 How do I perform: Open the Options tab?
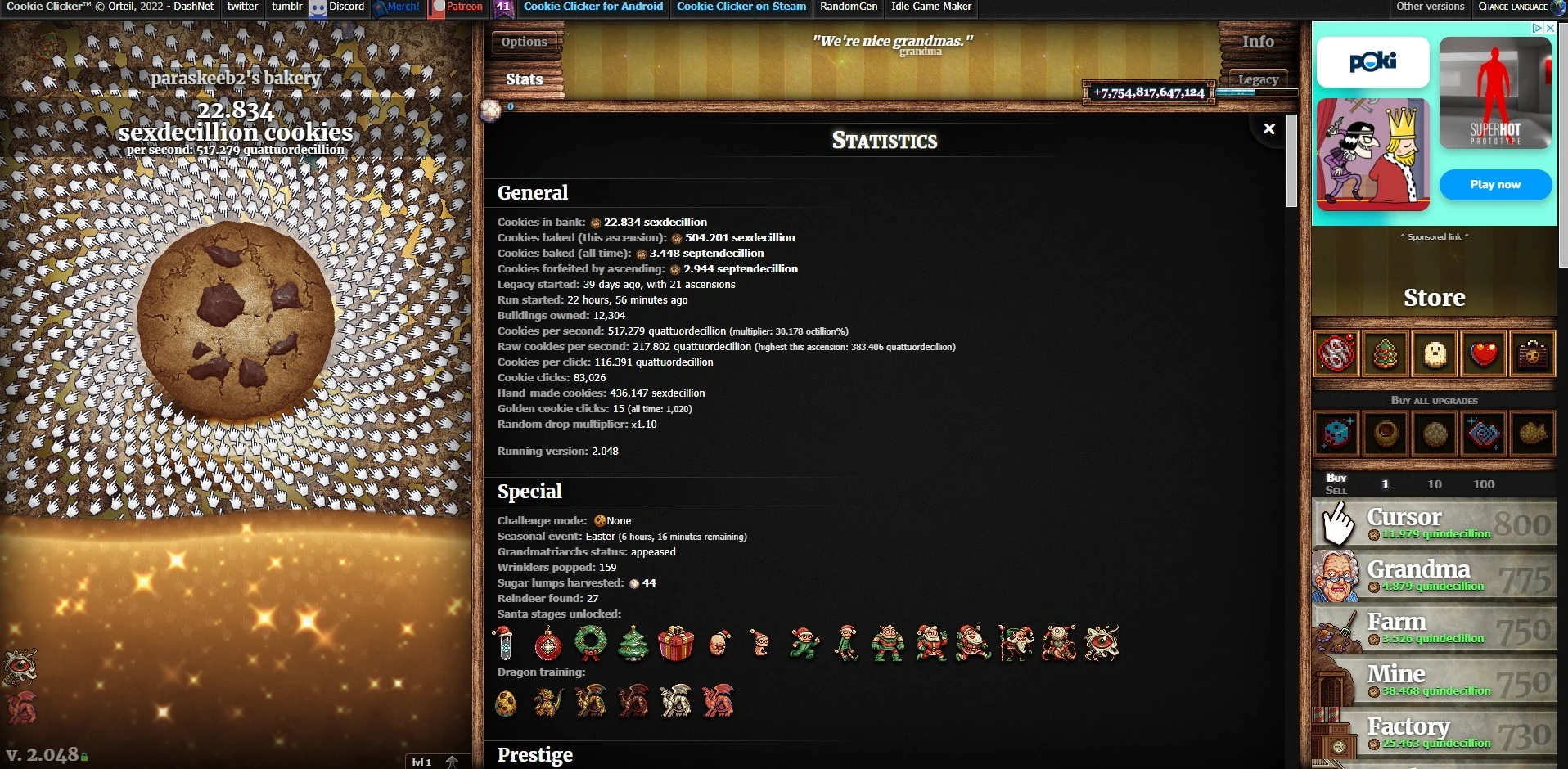click(x=524, y=42)
